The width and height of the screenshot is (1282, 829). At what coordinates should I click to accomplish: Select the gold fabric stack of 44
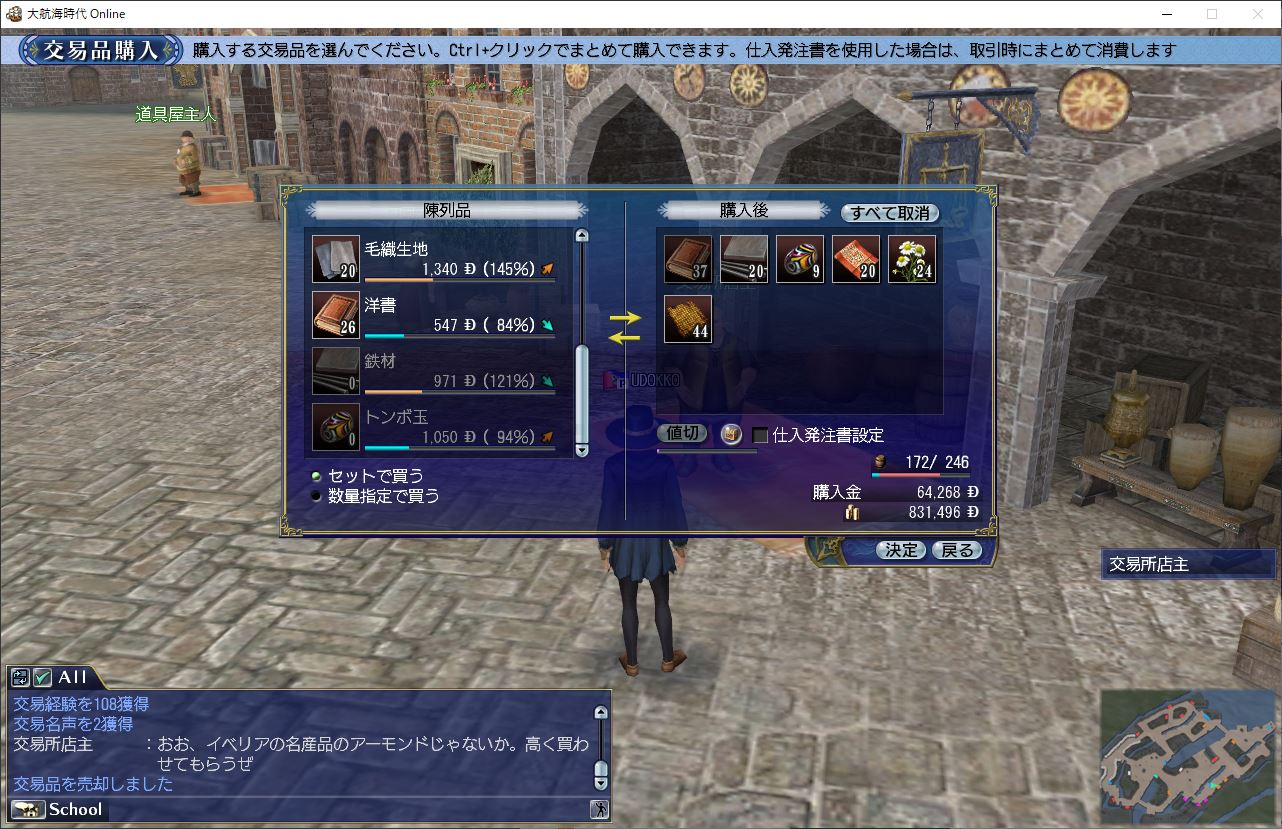point(688,319)
